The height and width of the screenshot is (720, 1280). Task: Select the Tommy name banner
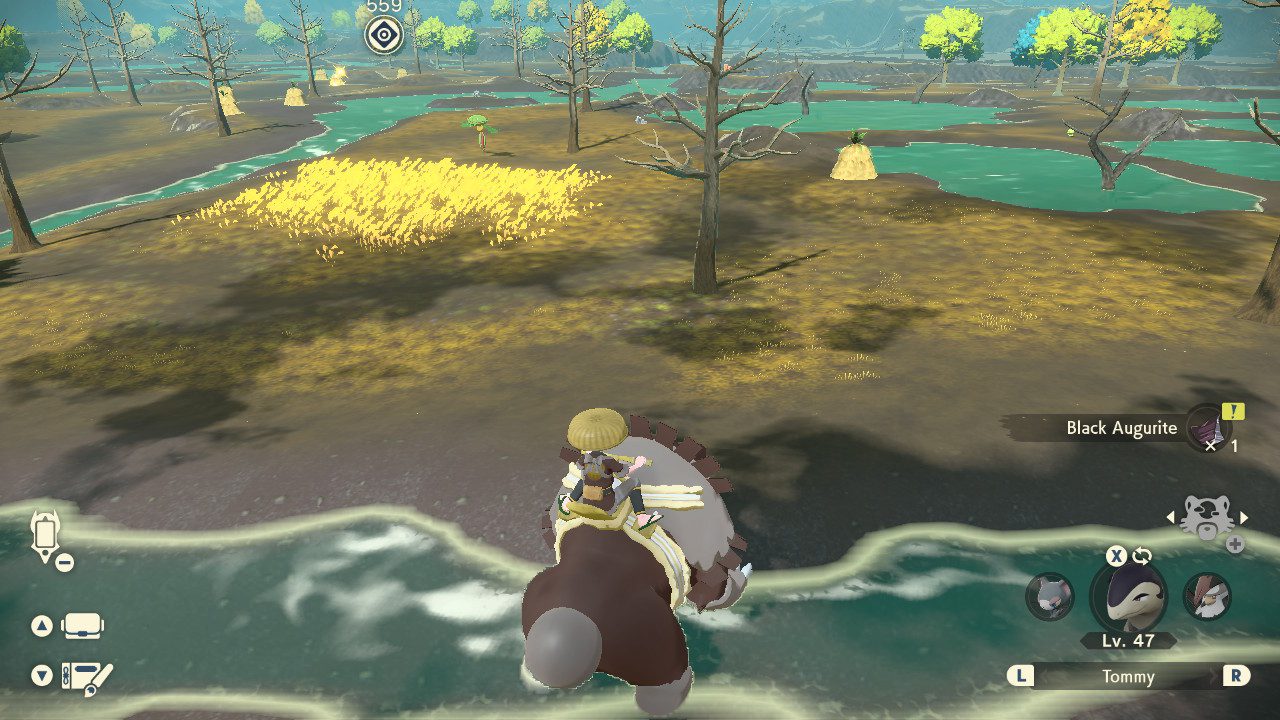(x=1129, y=676)
